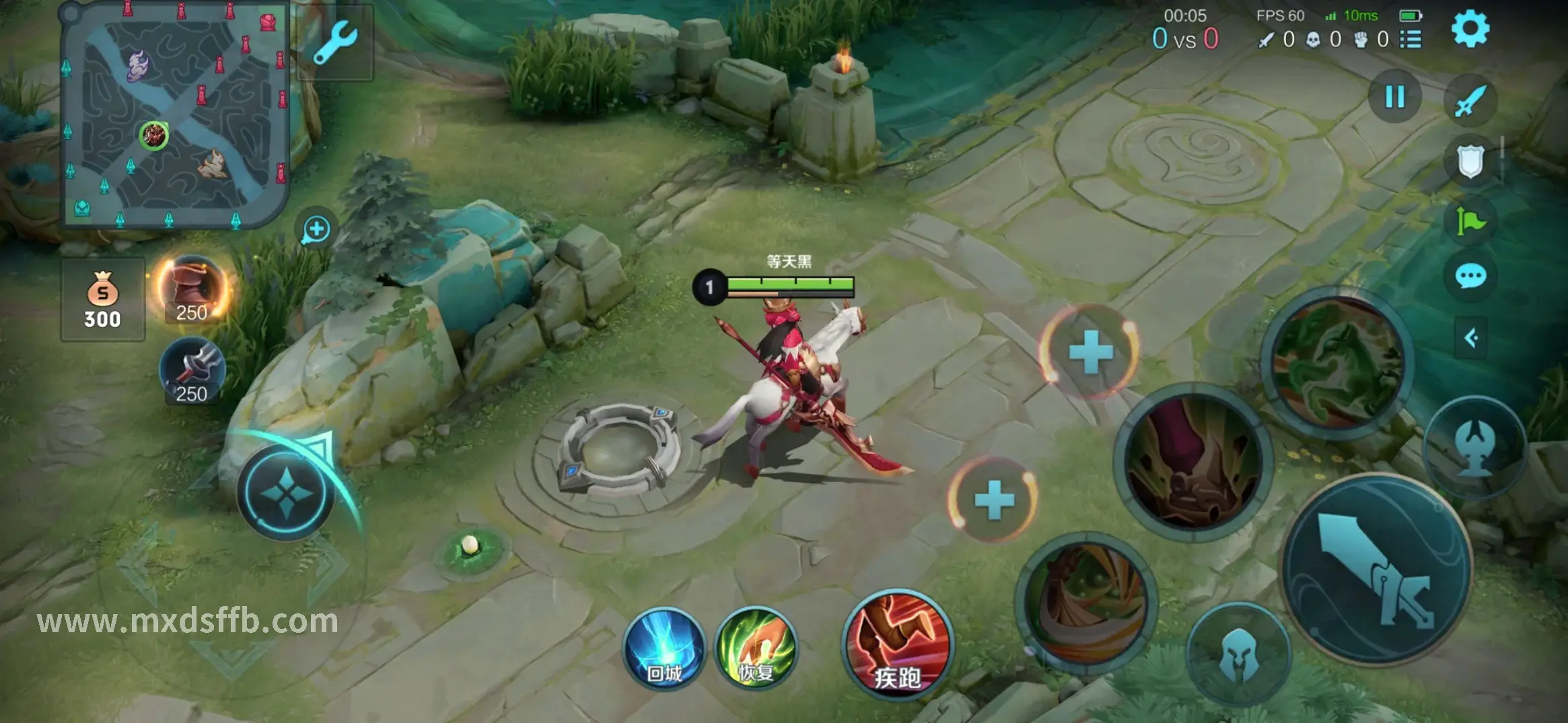The height and width of the screenshot is (723, 1568).
Task: Open the chat speech bubble
Action: [1470, 276]
